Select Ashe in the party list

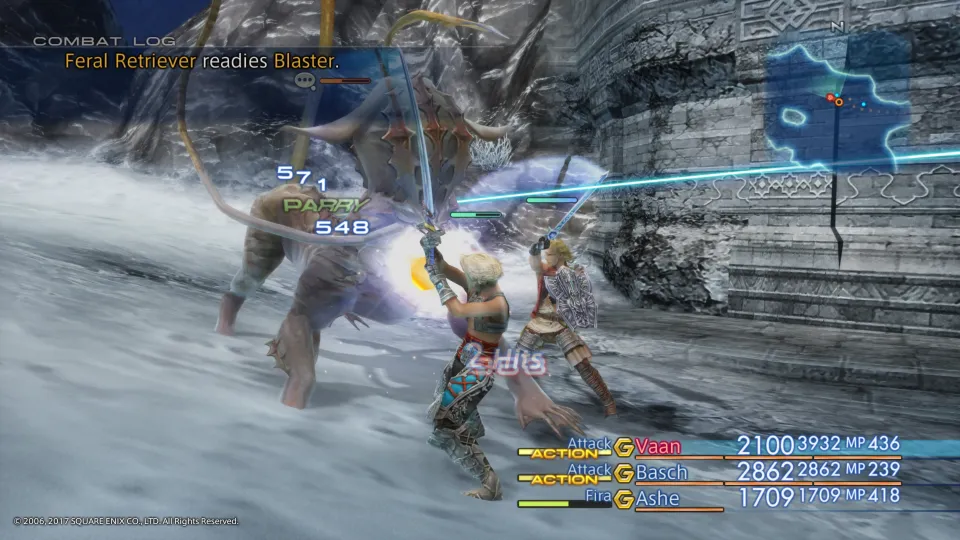[x=659, y=497]
